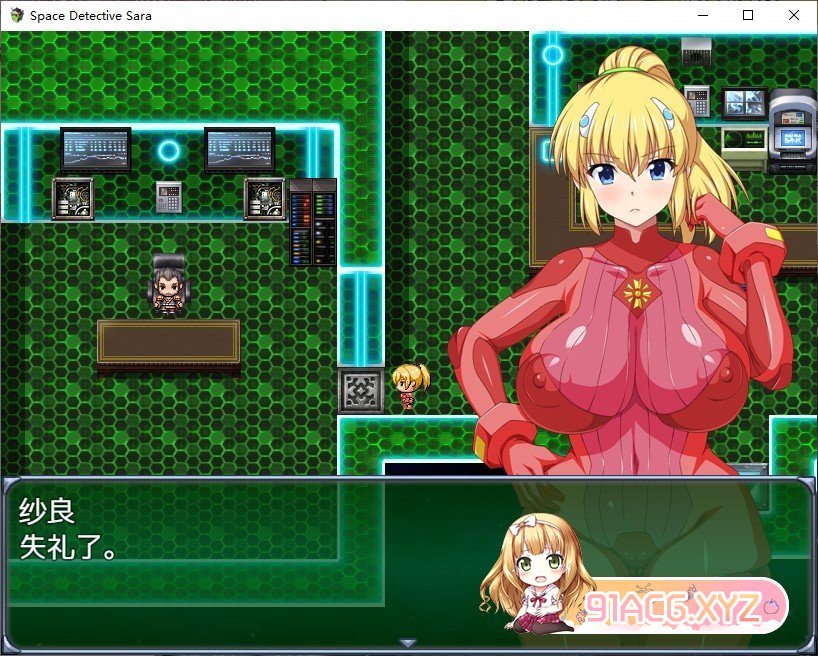
Task: Maximize the game window
Action: tap(748, 15)
